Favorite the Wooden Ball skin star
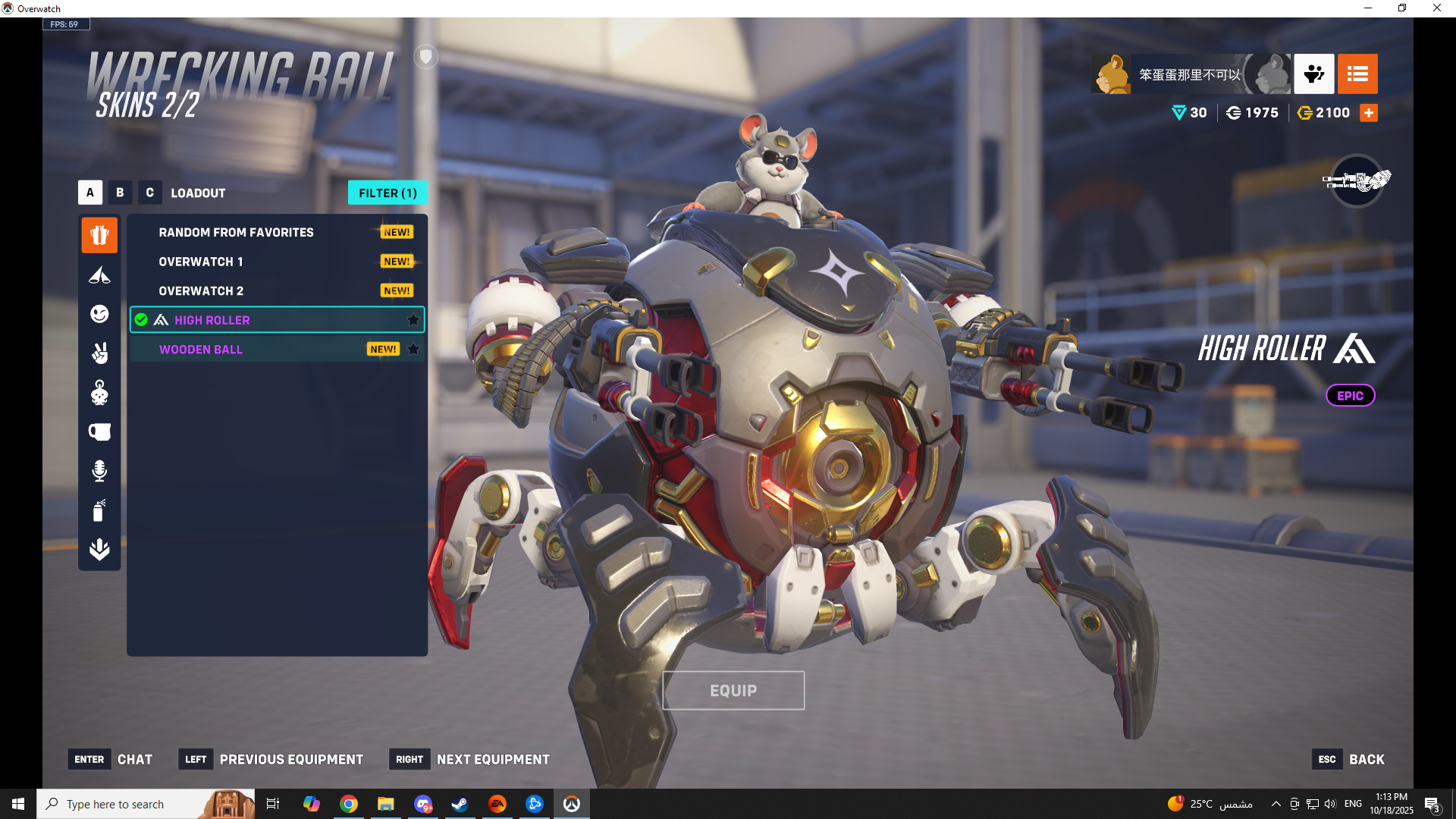The image size is (1456, 819). coord(413,350)
